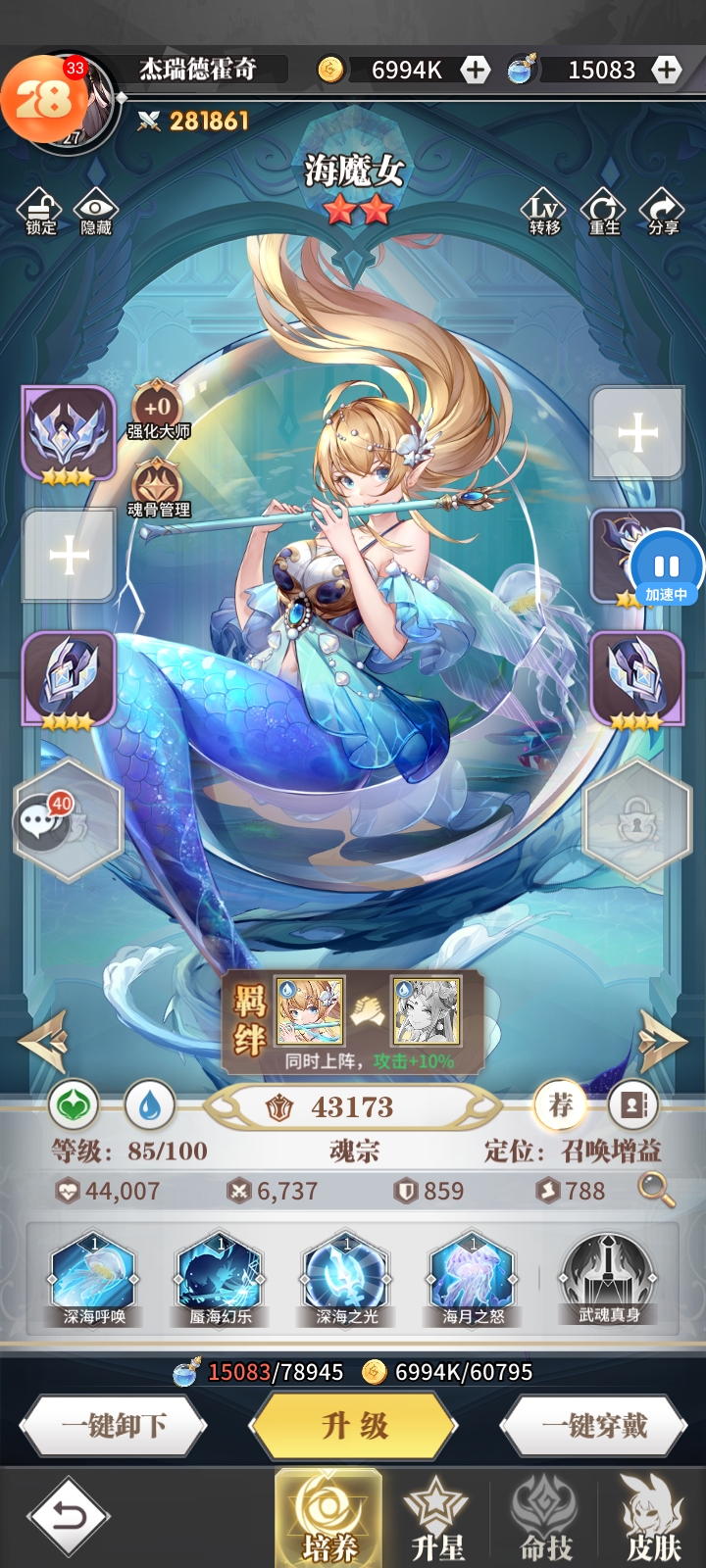
Task: Add more gold coins with plus button
Action: (476, 70)
